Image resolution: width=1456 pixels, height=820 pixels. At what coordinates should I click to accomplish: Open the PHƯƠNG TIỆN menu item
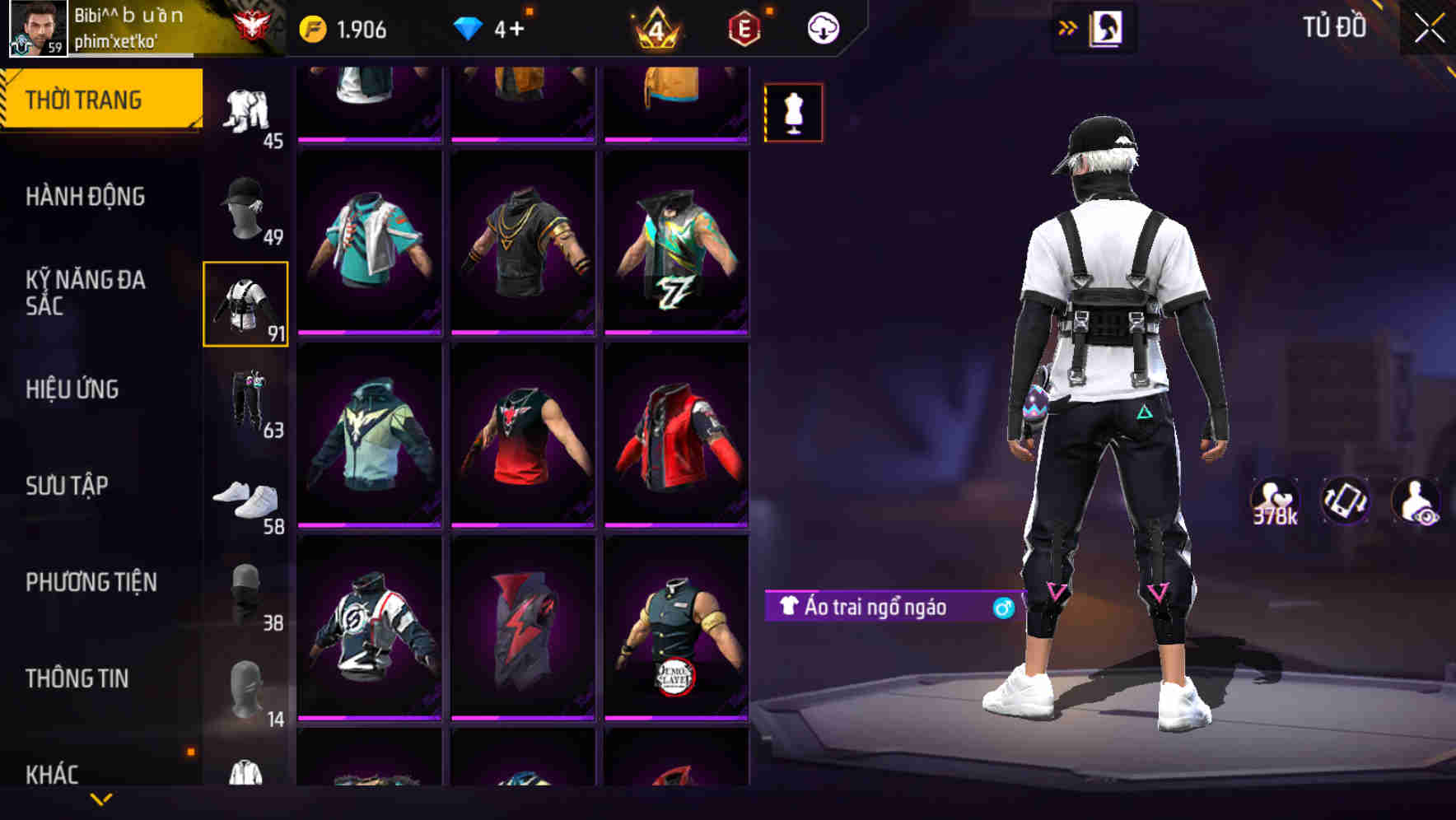(91, 582)
